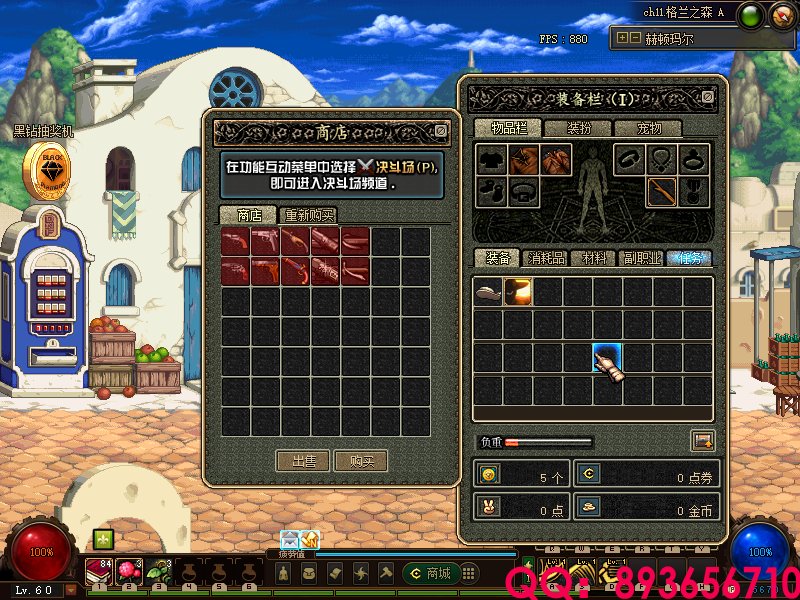
Task: Switch to the 材料 materials tab
Action: pyautogui.click(x=593, y=258)
